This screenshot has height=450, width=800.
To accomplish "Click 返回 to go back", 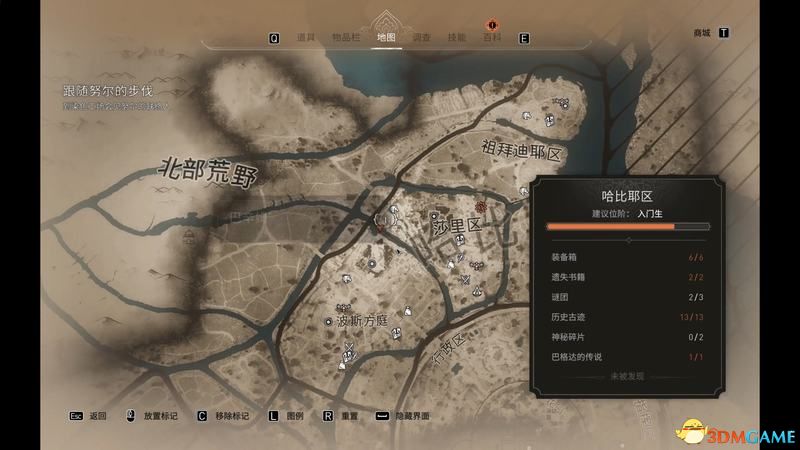I will pos(97,415).
